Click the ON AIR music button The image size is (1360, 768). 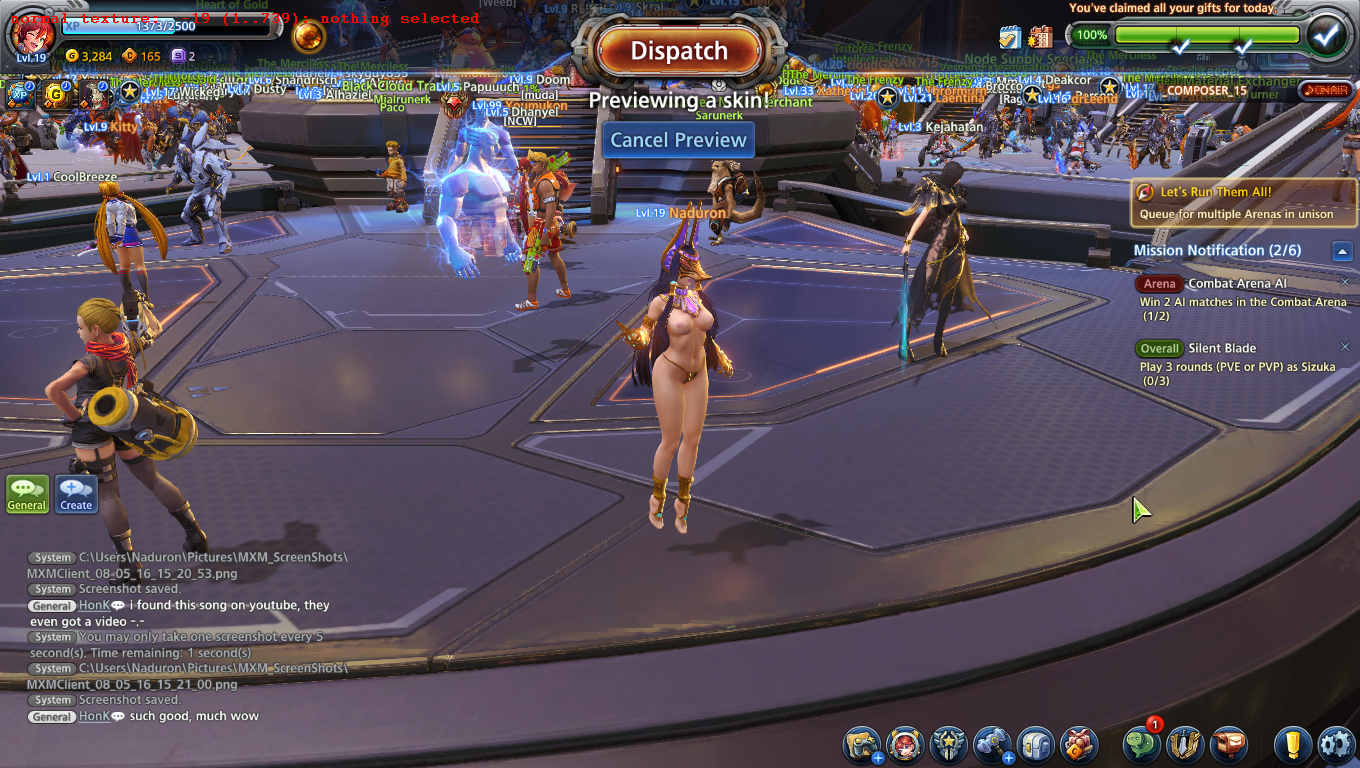point(1324,91)
